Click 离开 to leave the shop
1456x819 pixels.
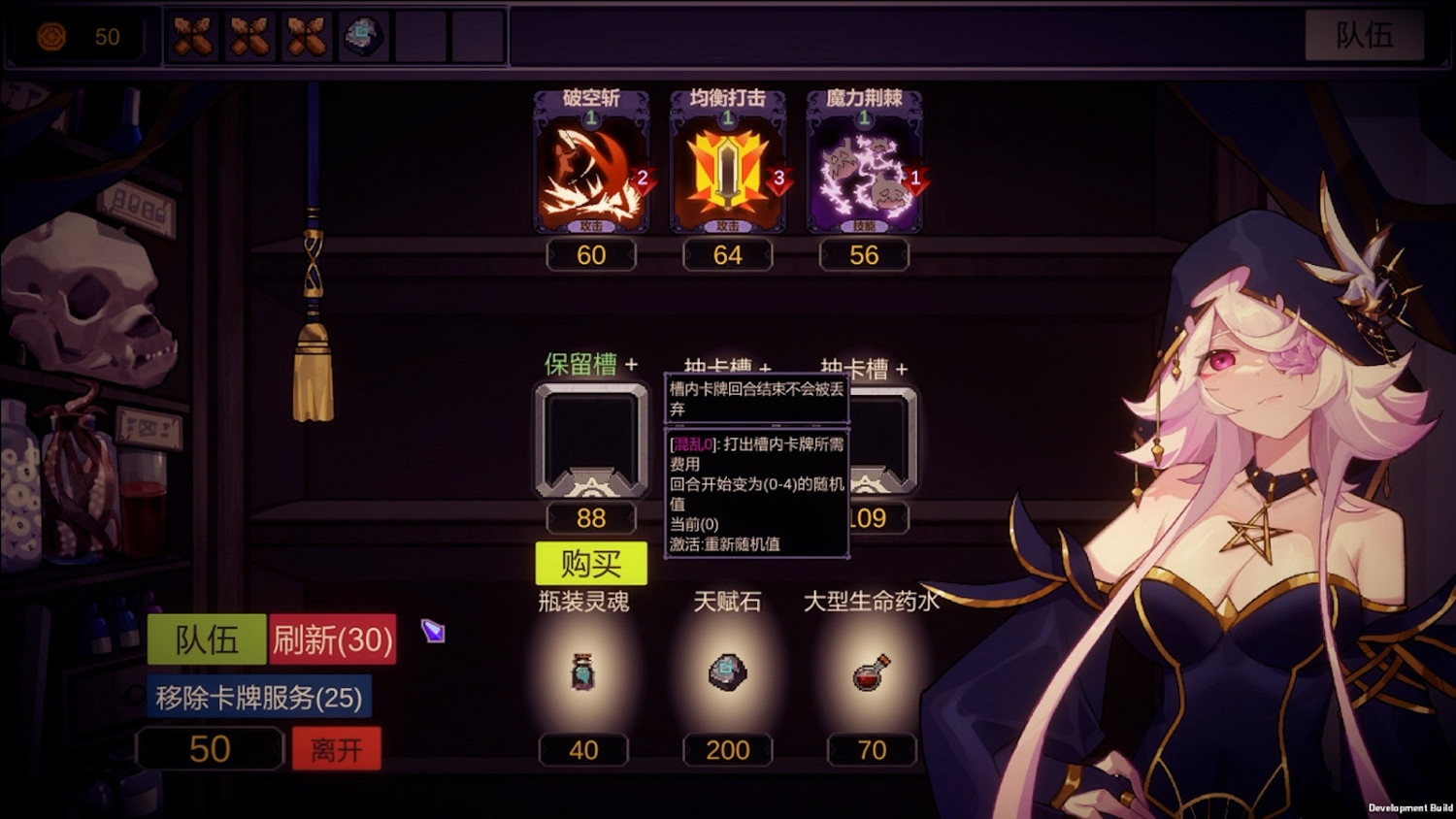(336, 747)
